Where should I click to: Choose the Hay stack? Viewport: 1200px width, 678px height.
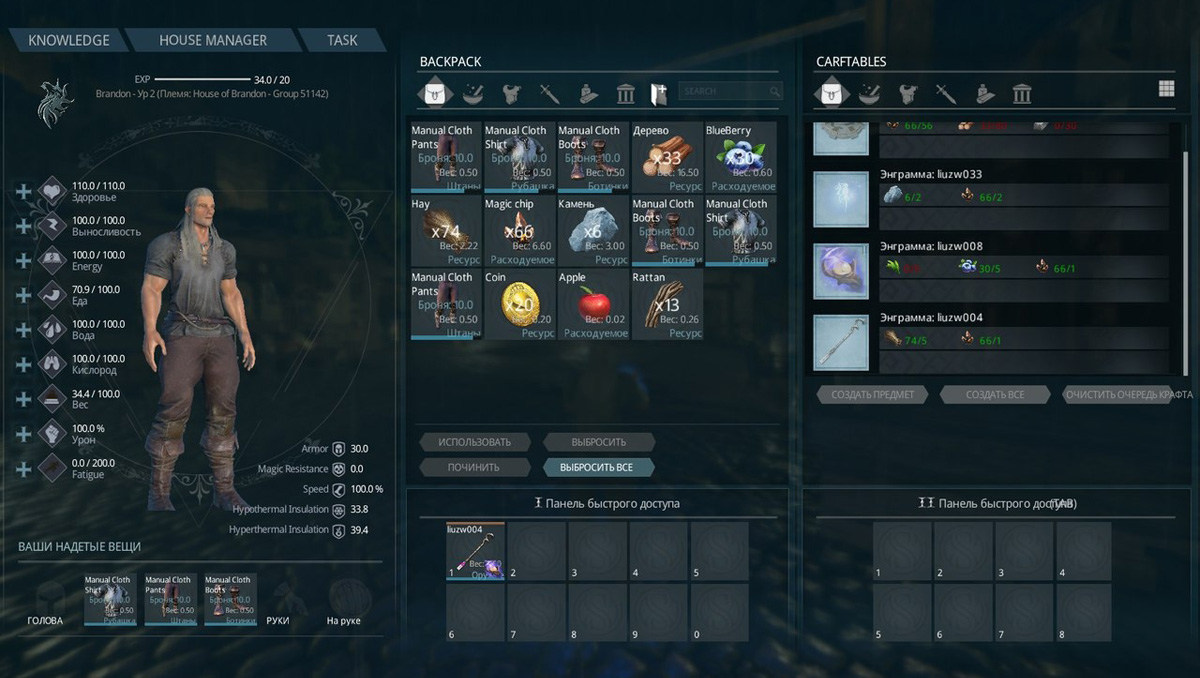[x=445, y=231]
